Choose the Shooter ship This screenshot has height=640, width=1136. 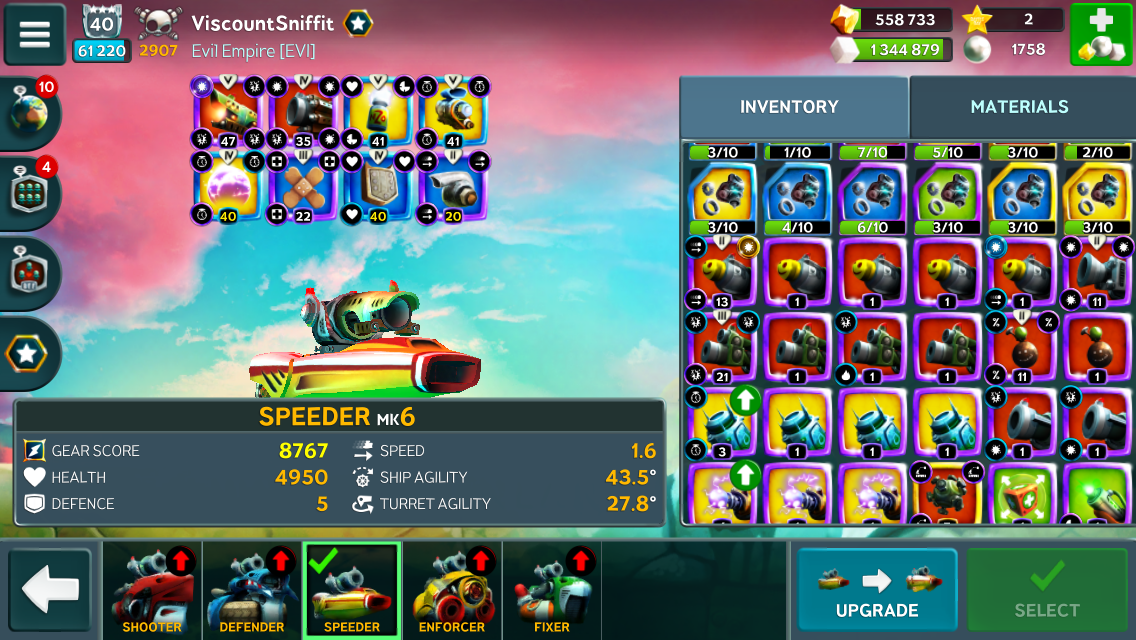152,590
